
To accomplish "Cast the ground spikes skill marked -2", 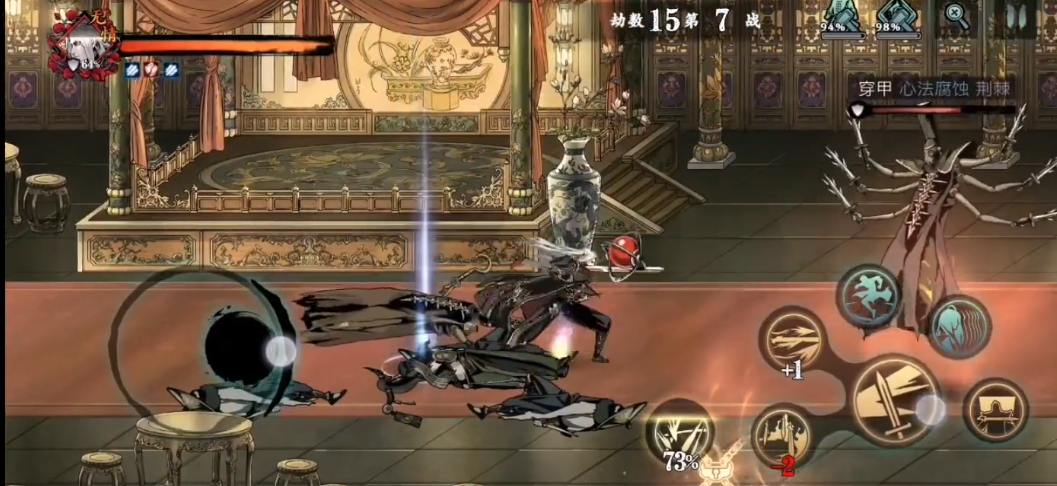I will 781,433.
